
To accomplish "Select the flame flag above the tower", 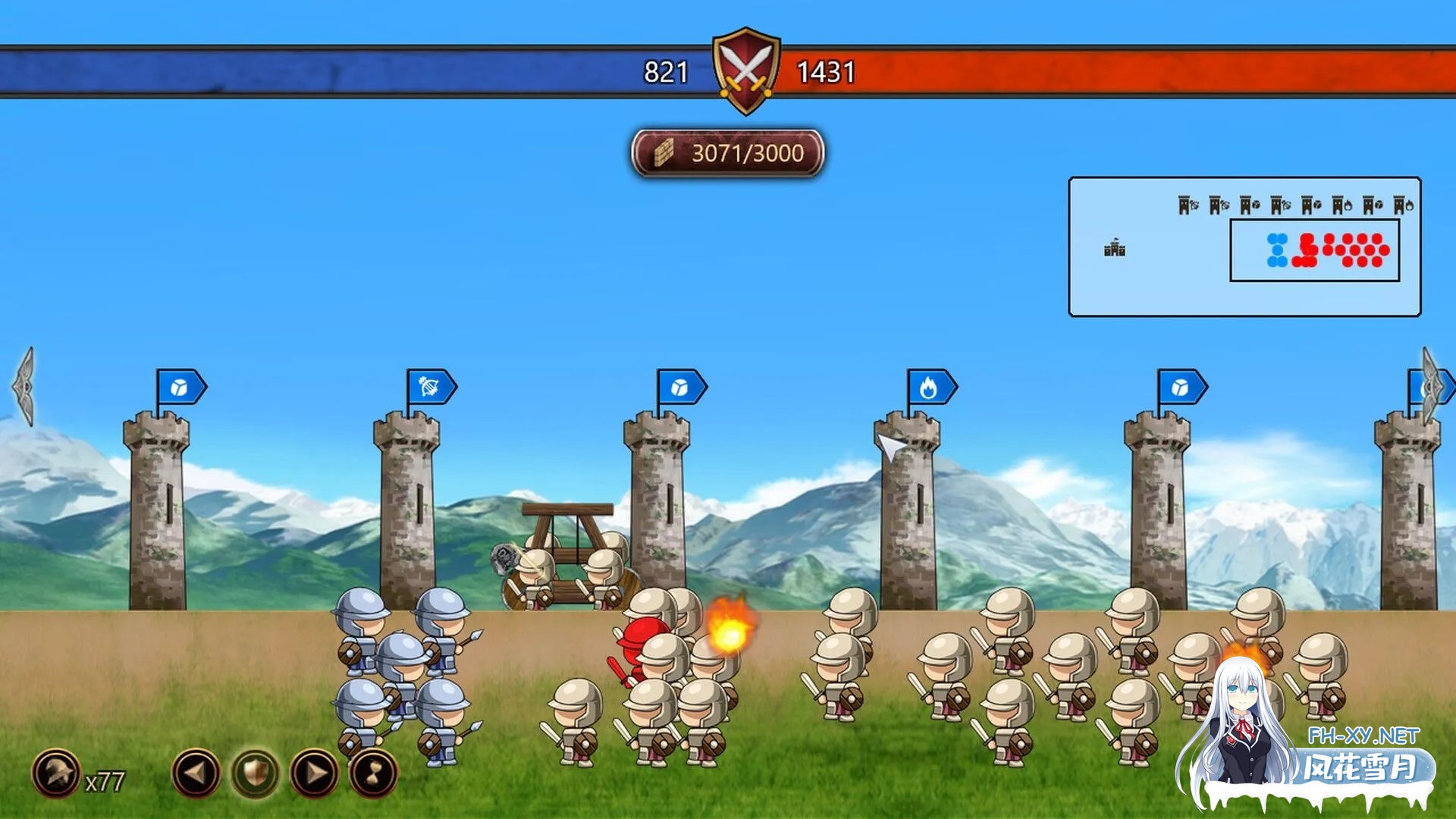I will click(930, 388).
